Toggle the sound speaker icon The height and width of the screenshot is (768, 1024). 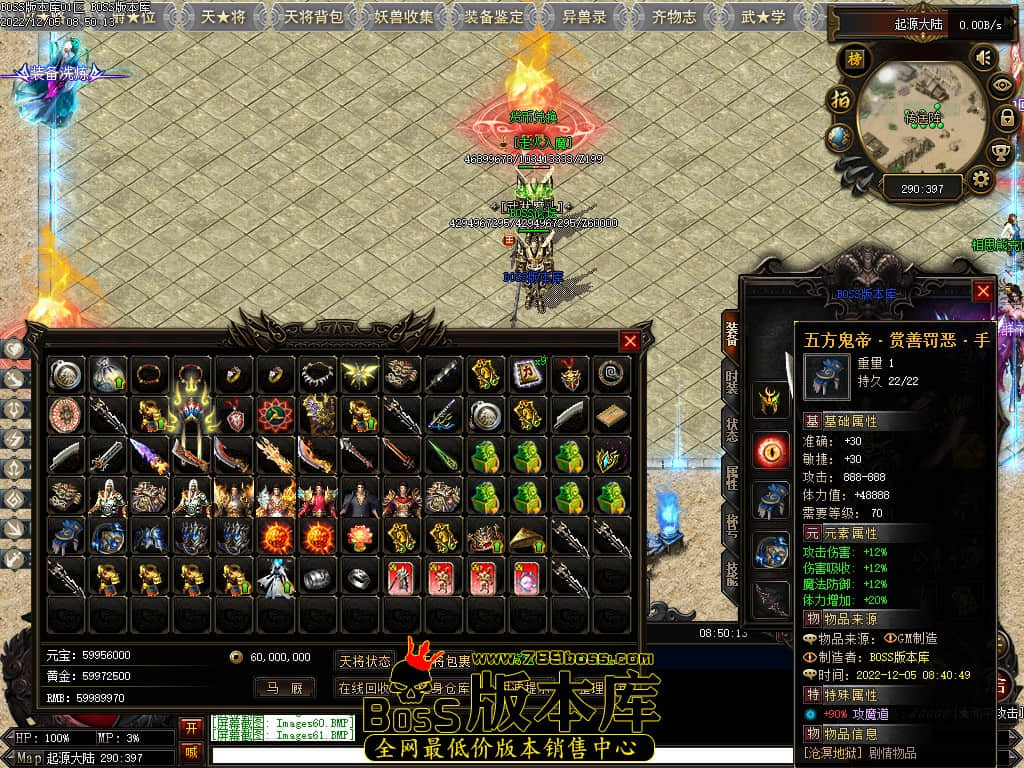(x=983, y=58)
